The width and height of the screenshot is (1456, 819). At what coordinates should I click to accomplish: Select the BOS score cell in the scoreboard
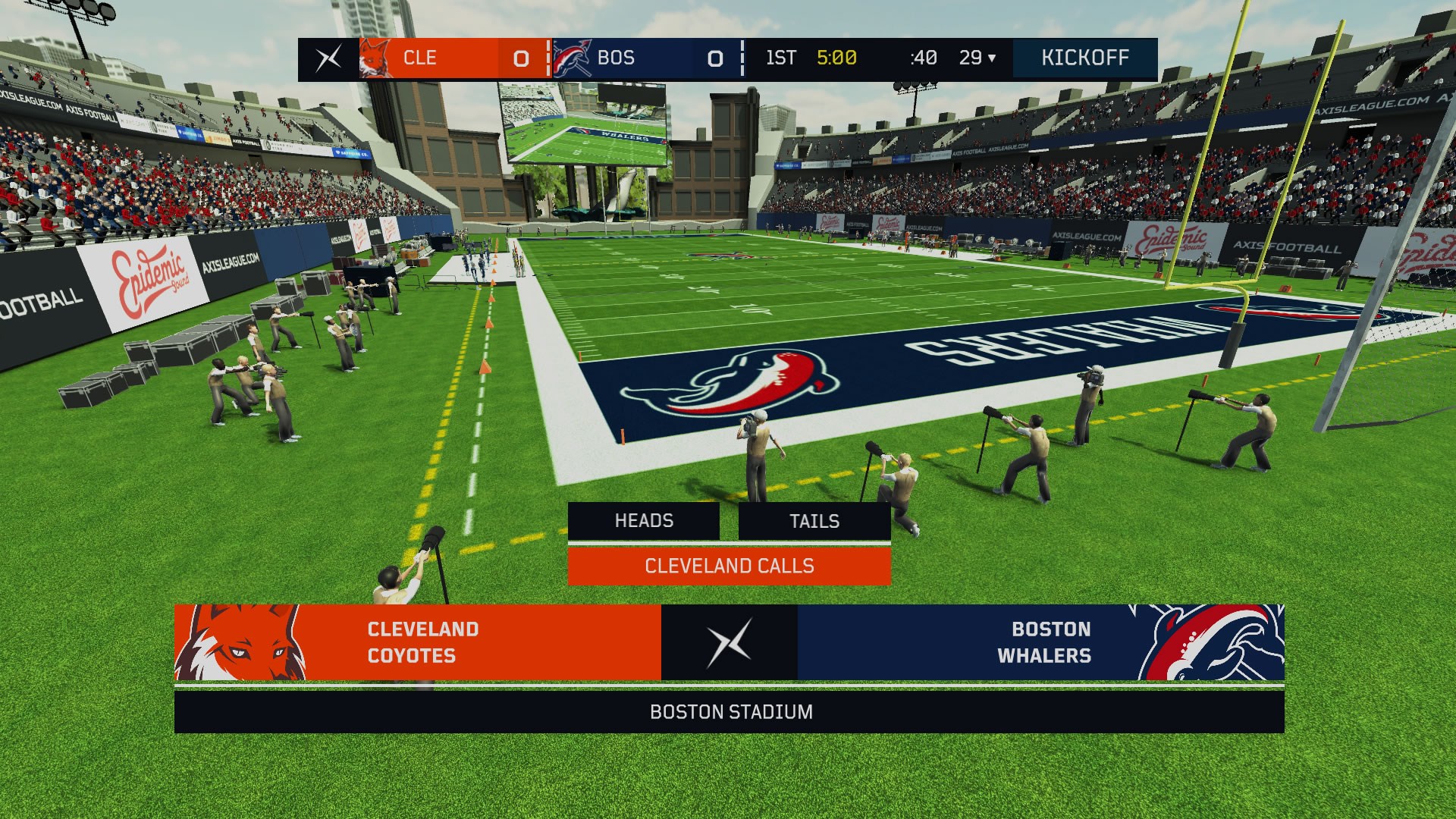tap(714, 58)
